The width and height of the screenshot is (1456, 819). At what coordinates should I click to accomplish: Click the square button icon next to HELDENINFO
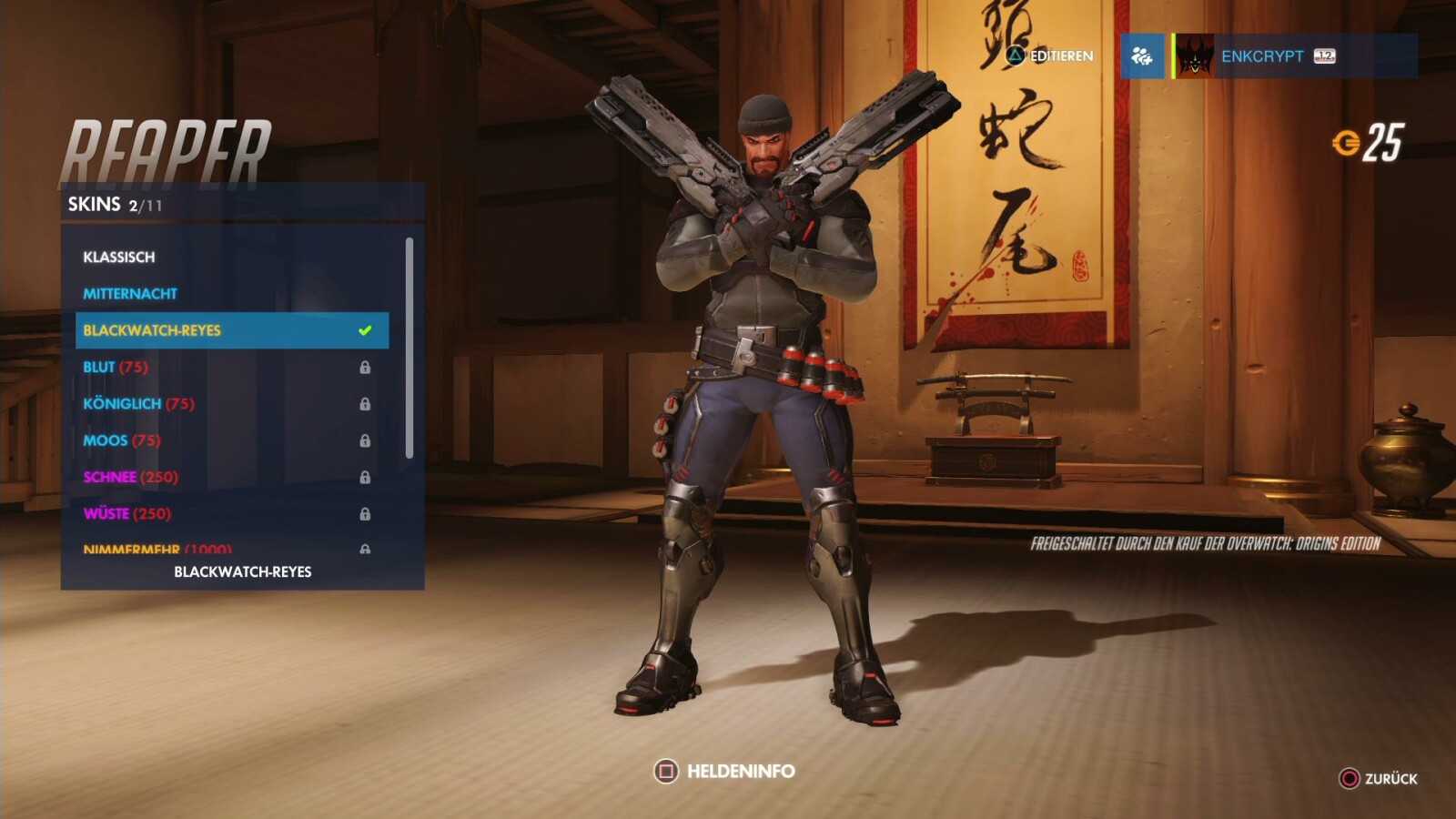[668, 772]
